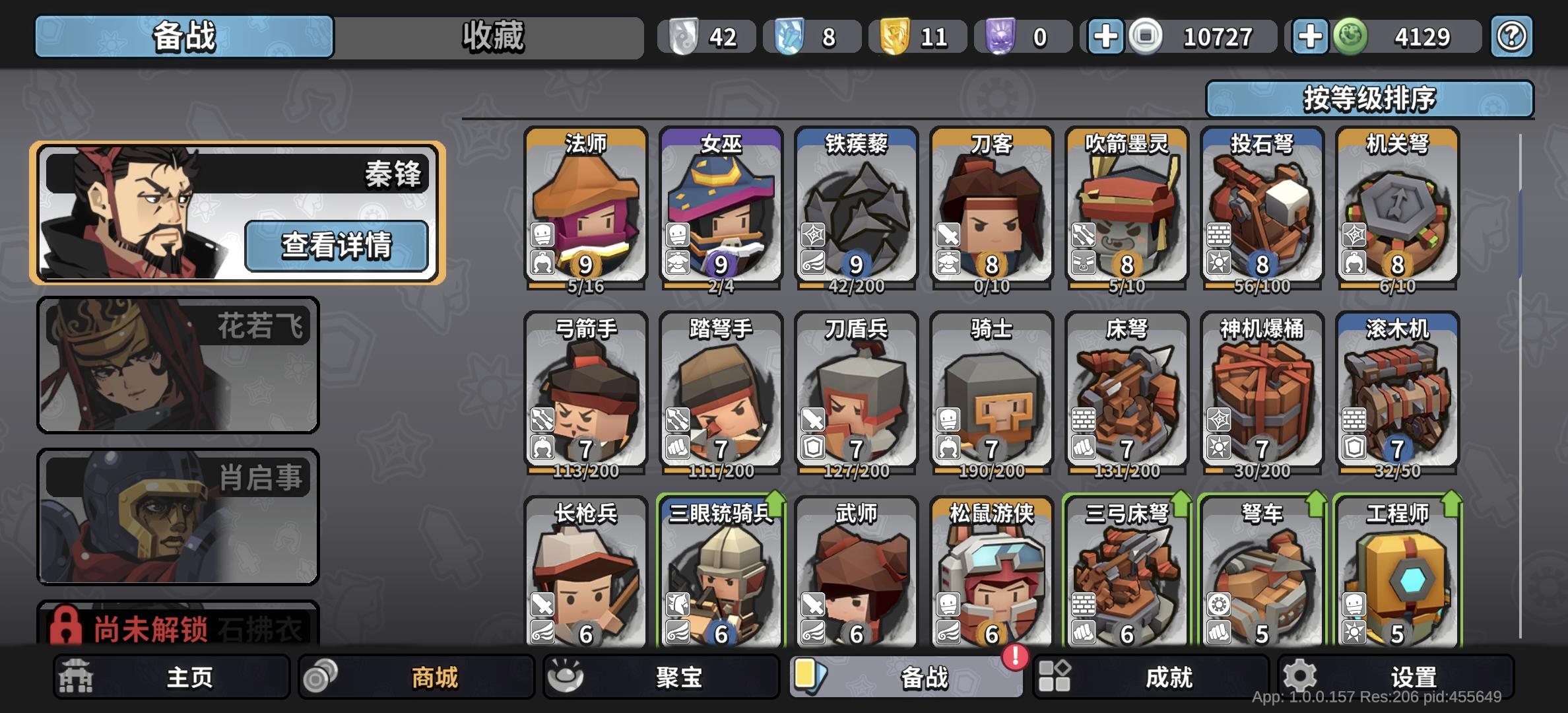Open the help question mark icon
Viewport: 1568px width, 713px height.
coord(1512,36)
